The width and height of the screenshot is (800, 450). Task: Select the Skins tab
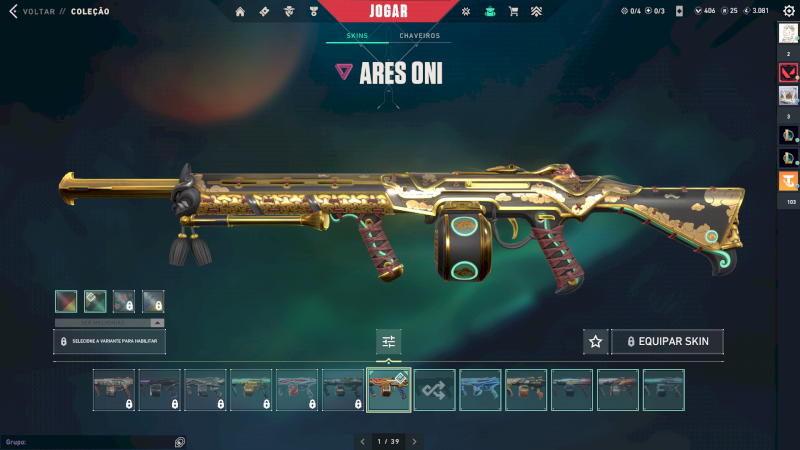[357, 36]
